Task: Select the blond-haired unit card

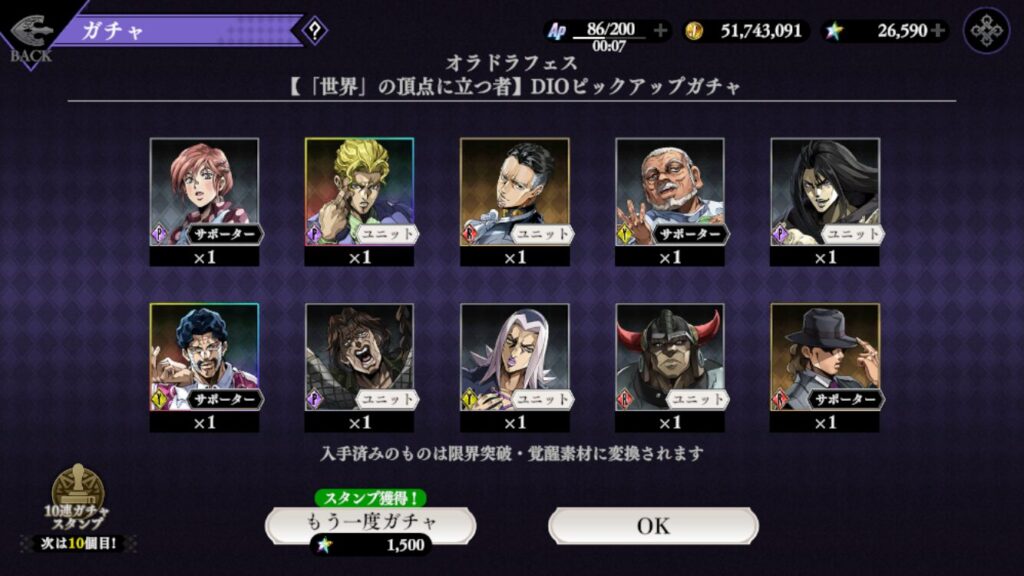Action: 359,192
